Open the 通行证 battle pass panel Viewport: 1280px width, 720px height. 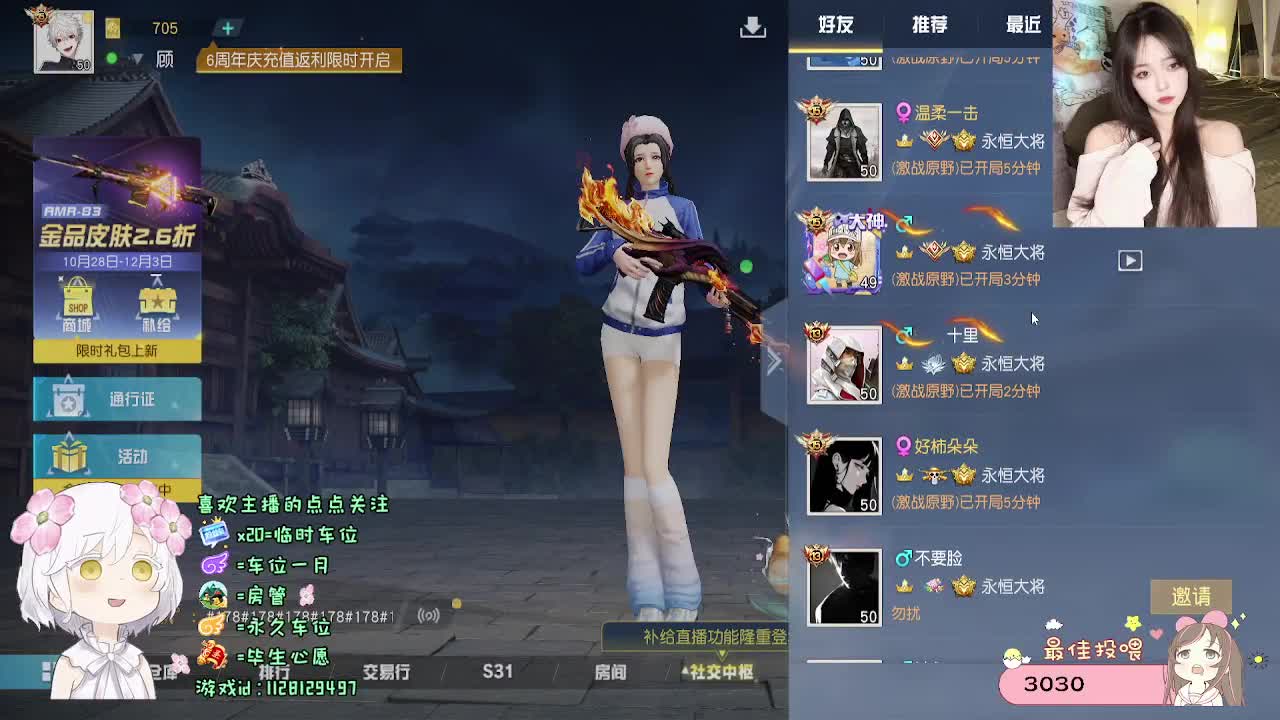click(x=117, y=398)
